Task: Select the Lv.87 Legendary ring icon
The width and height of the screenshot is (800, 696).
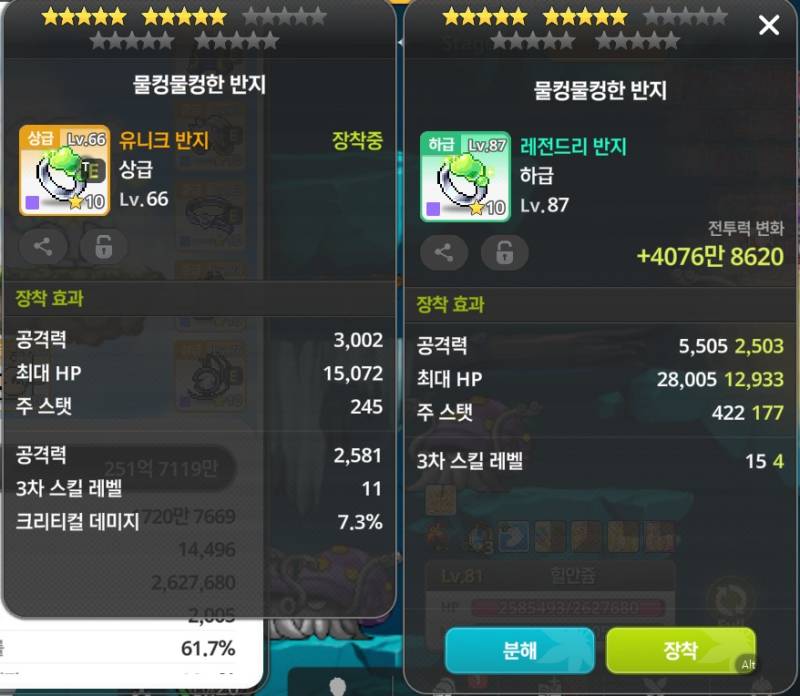Action: pyautogui.click(x=465, y=176)
